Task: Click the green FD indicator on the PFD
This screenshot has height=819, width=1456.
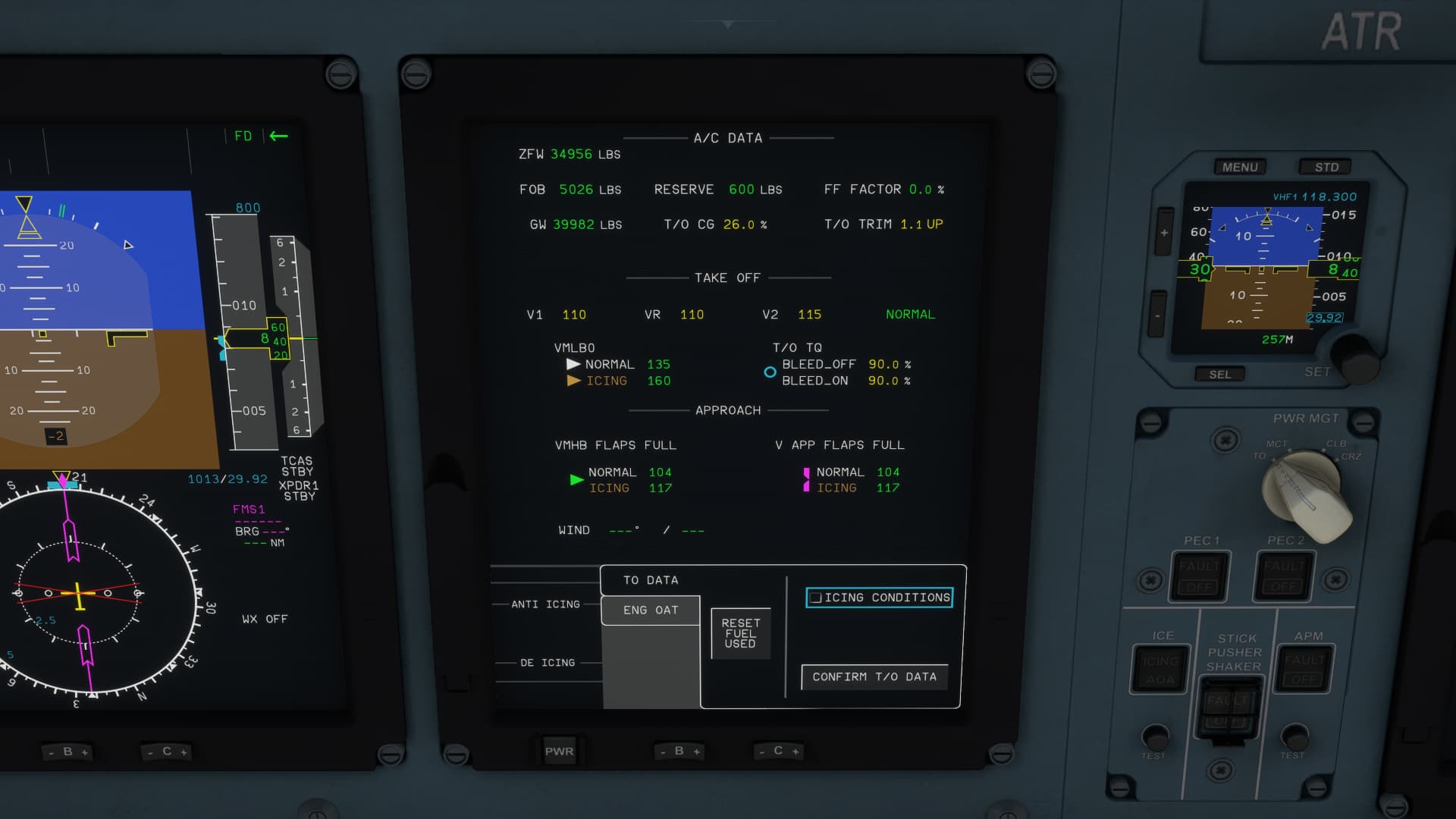Action: pyautogui.click(x=243, y=136)
